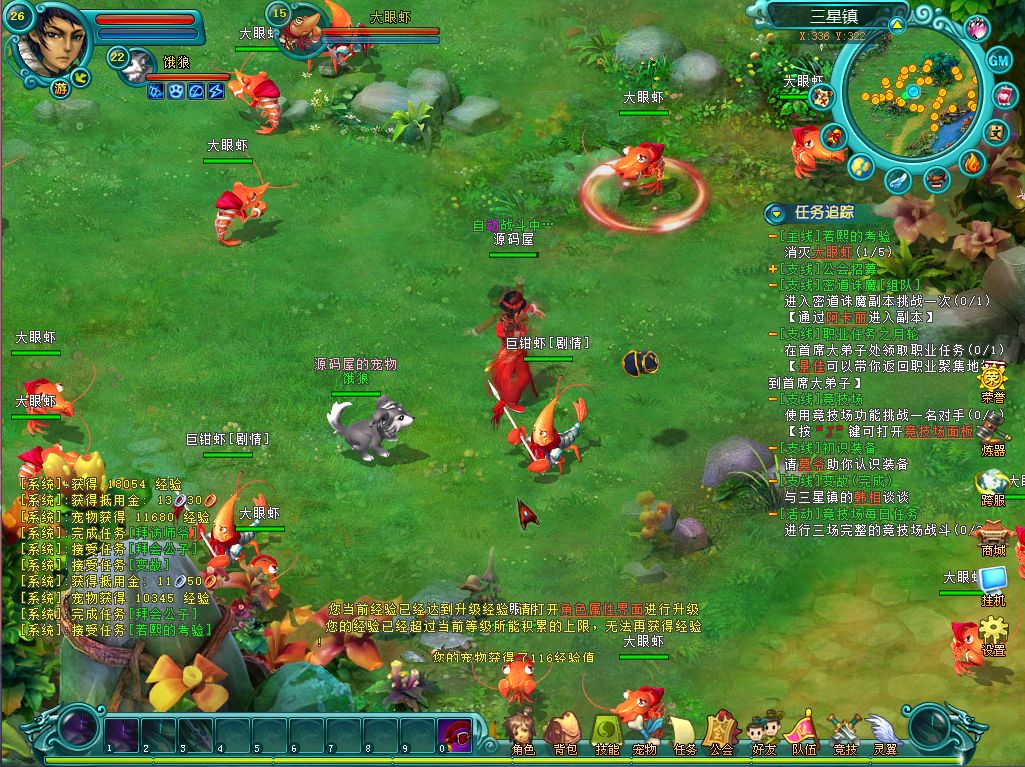1025x767 pixels.
Task: Open the 设置 settings gear
Action: click(x=993, y=634)
